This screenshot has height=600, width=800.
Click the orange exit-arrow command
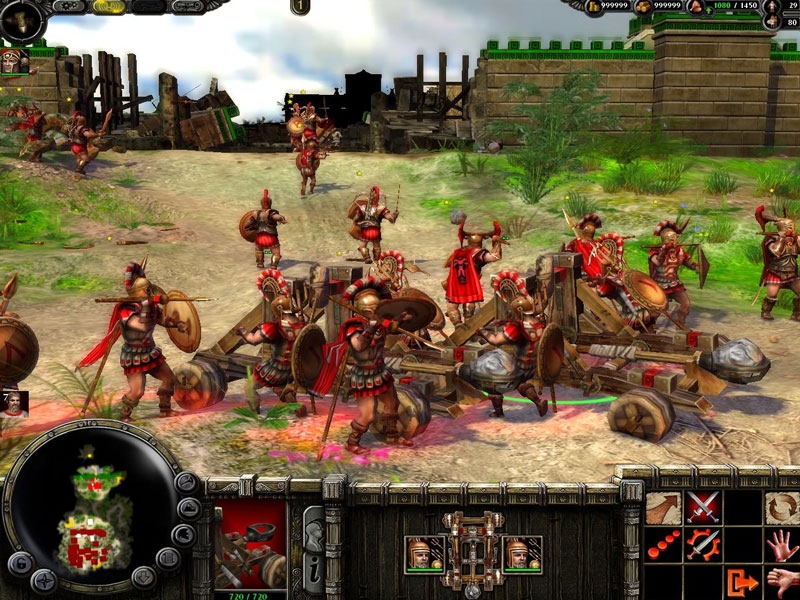click(742, 581)
